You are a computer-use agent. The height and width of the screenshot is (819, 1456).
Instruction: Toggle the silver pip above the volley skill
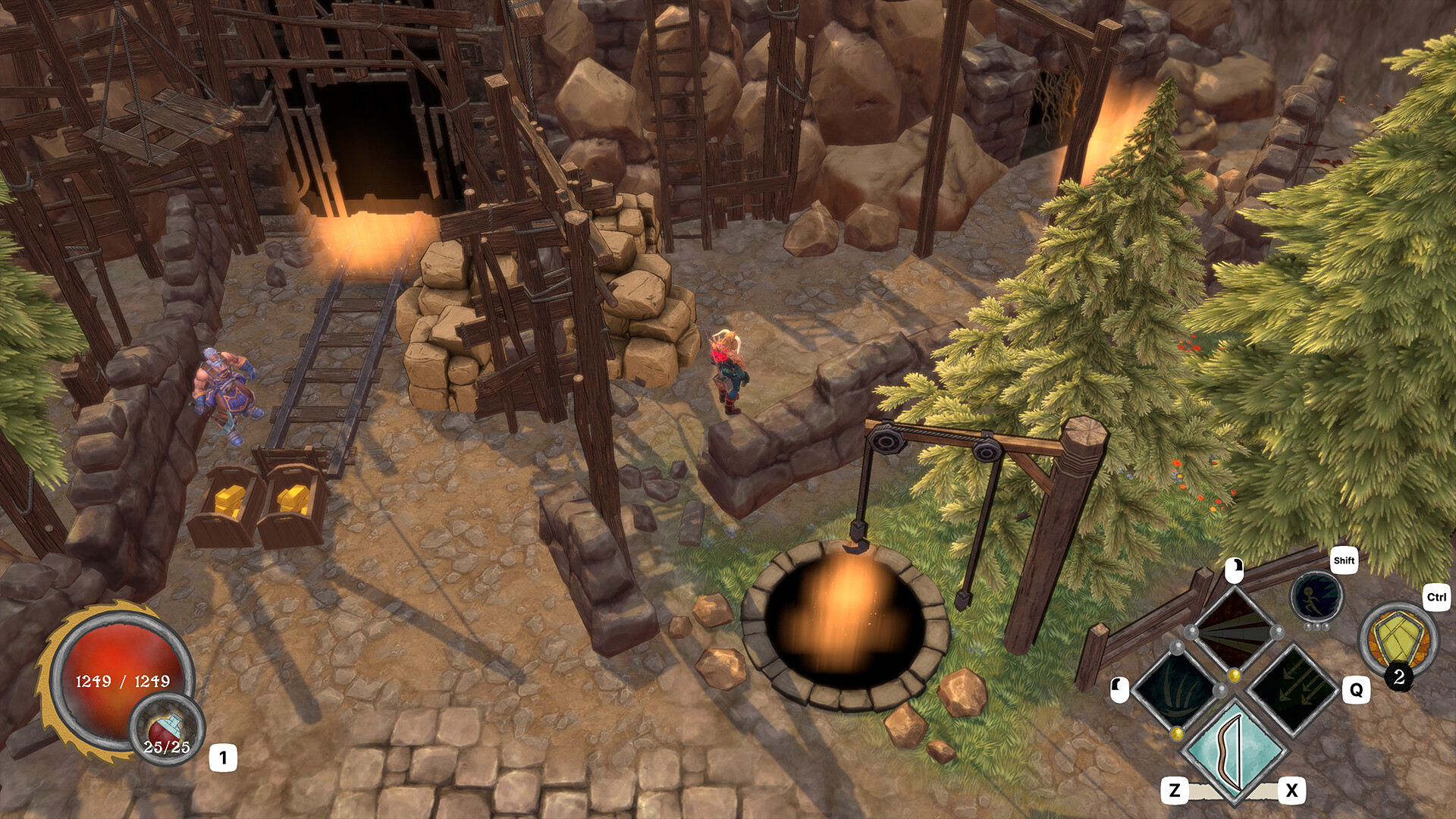coord(1276,632)
